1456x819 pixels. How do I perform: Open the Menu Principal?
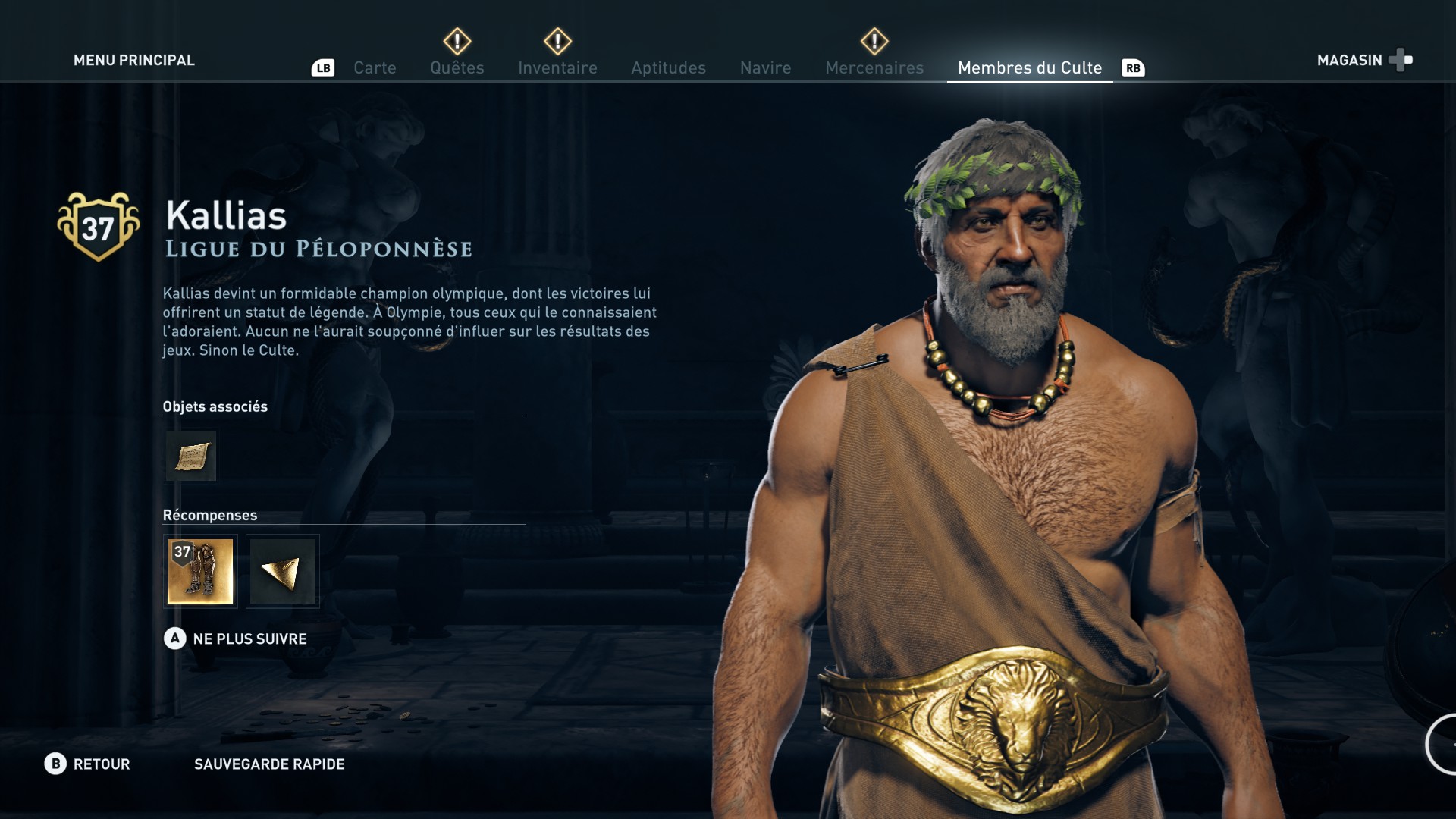133,60
